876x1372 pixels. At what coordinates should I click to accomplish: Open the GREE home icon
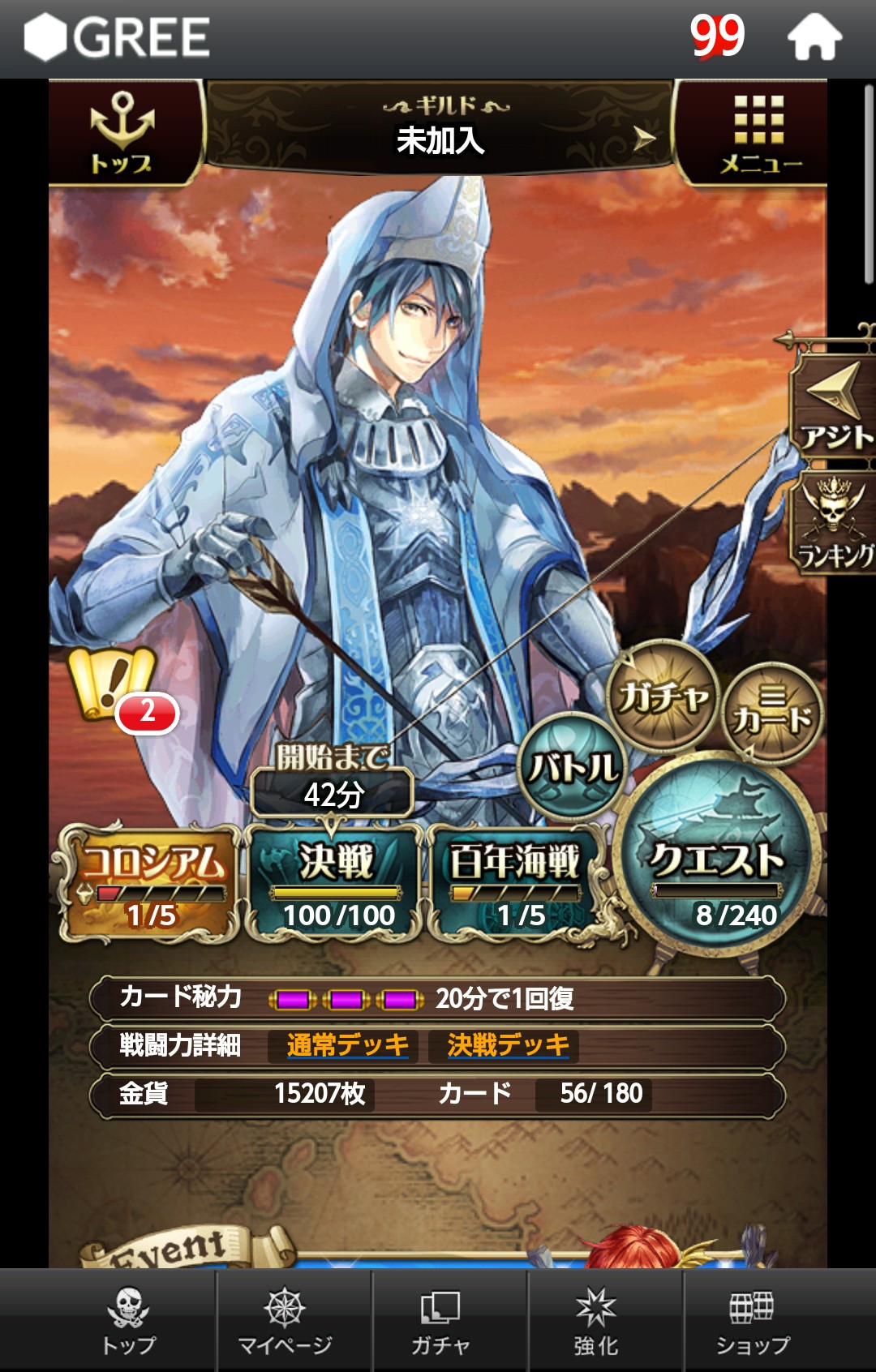tap(814, 38)
